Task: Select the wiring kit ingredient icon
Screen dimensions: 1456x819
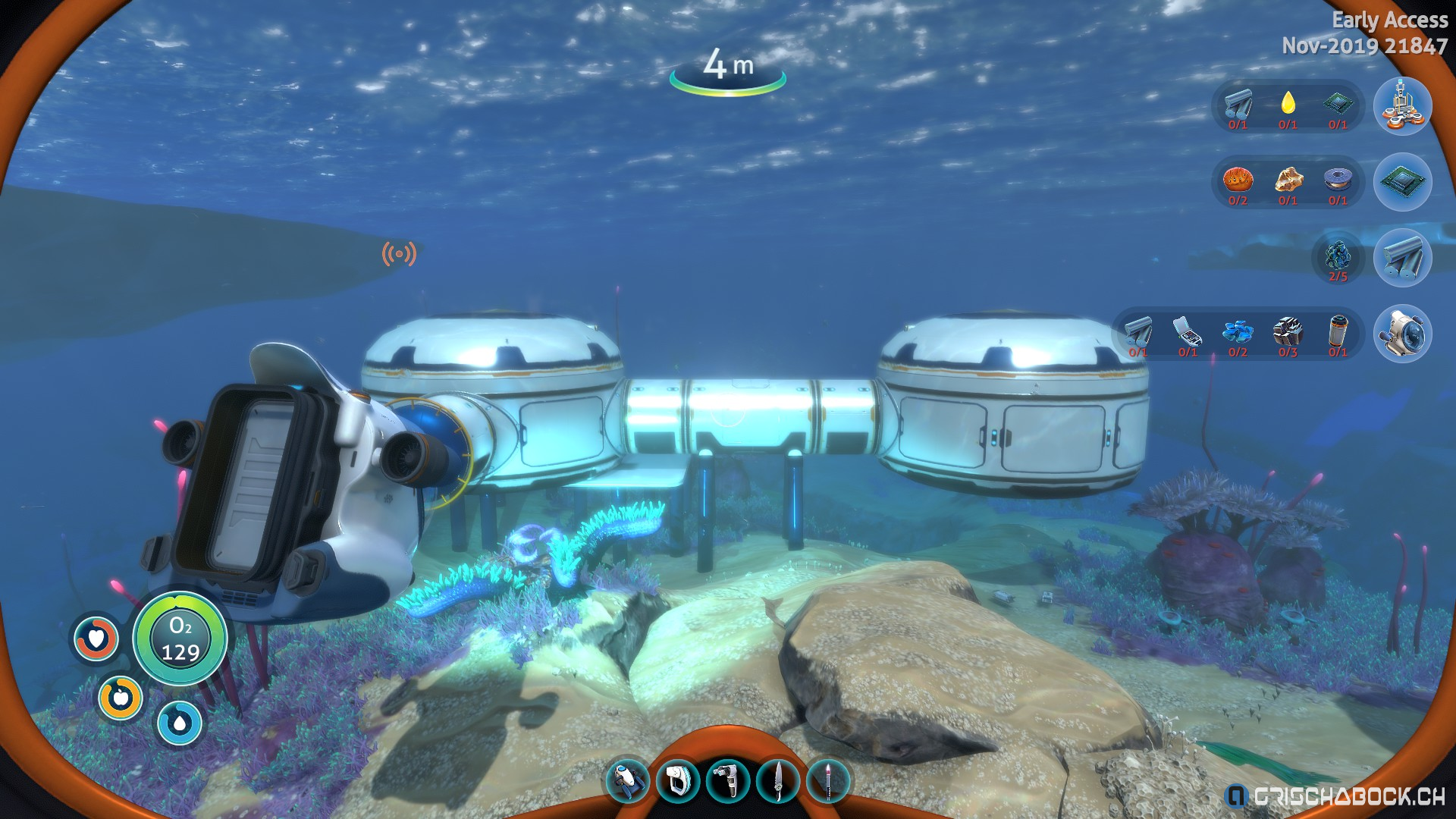Action: pos(1188,332)
